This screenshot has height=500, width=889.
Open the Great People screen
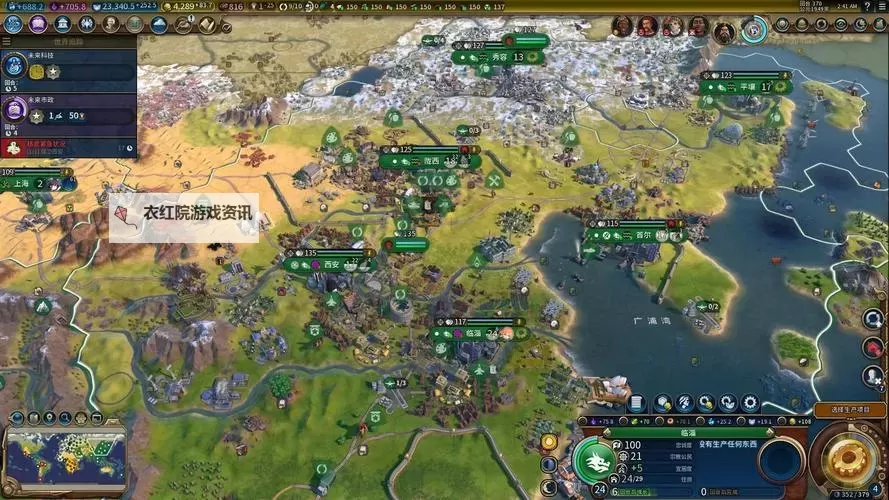point(111,24)
